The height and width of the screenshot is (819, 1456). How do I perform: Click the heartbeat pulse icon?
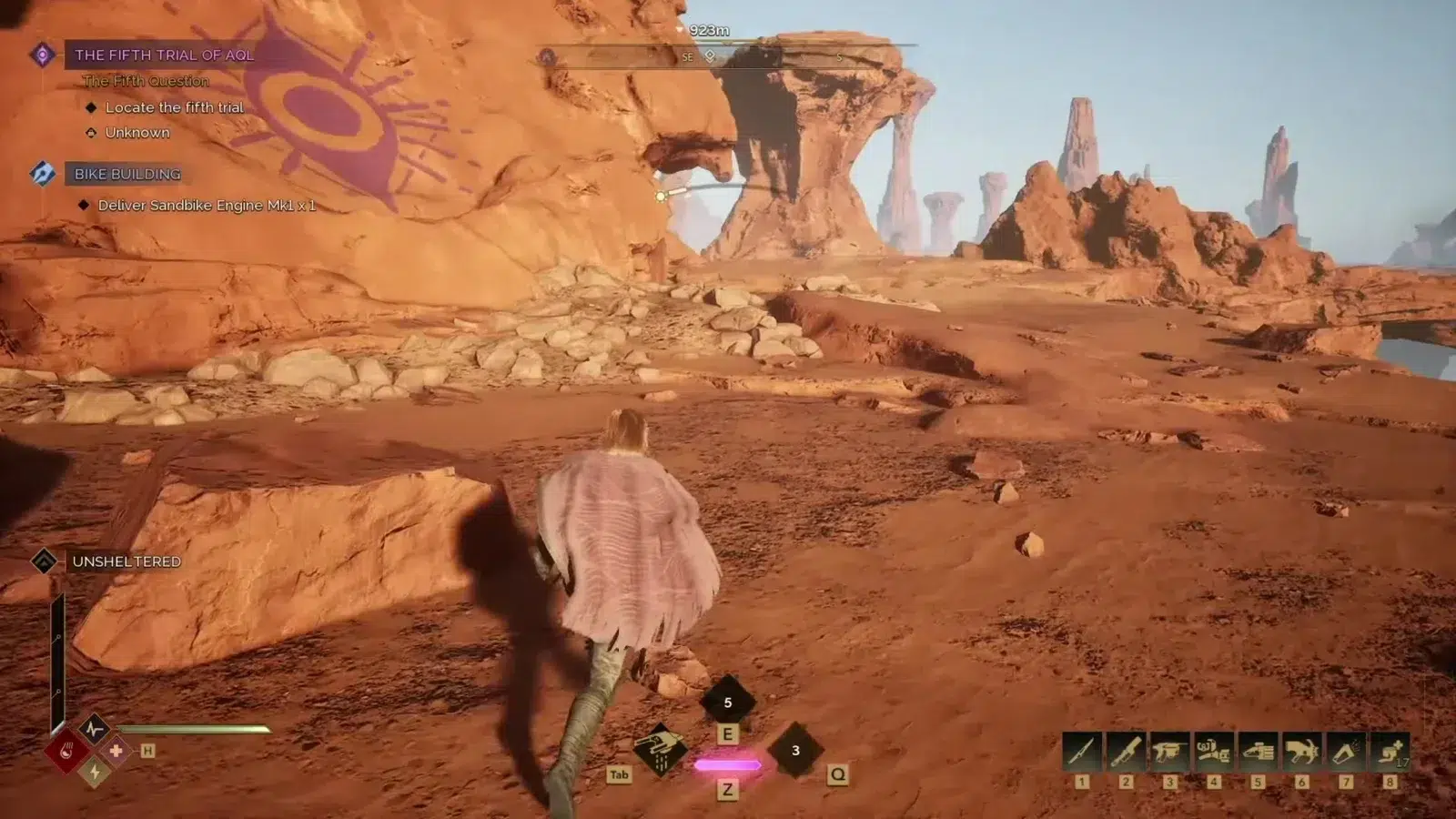[x=94, y=729]
